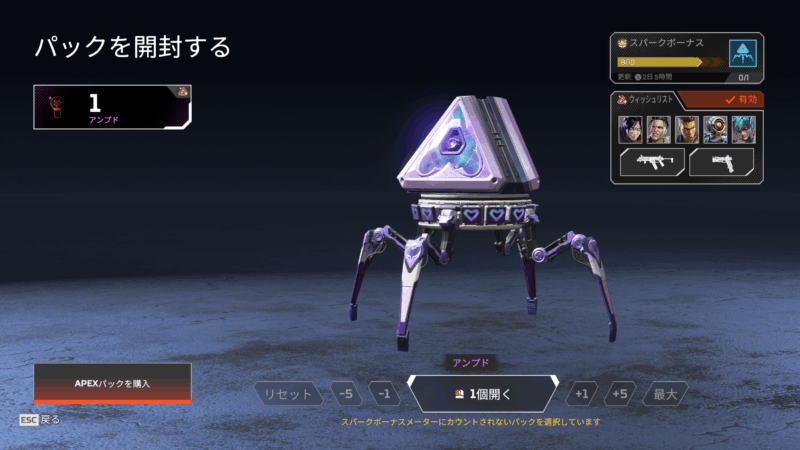Open the スパークボーナス panel
This screenshot has height=450, width=800.
coord(668,56)
